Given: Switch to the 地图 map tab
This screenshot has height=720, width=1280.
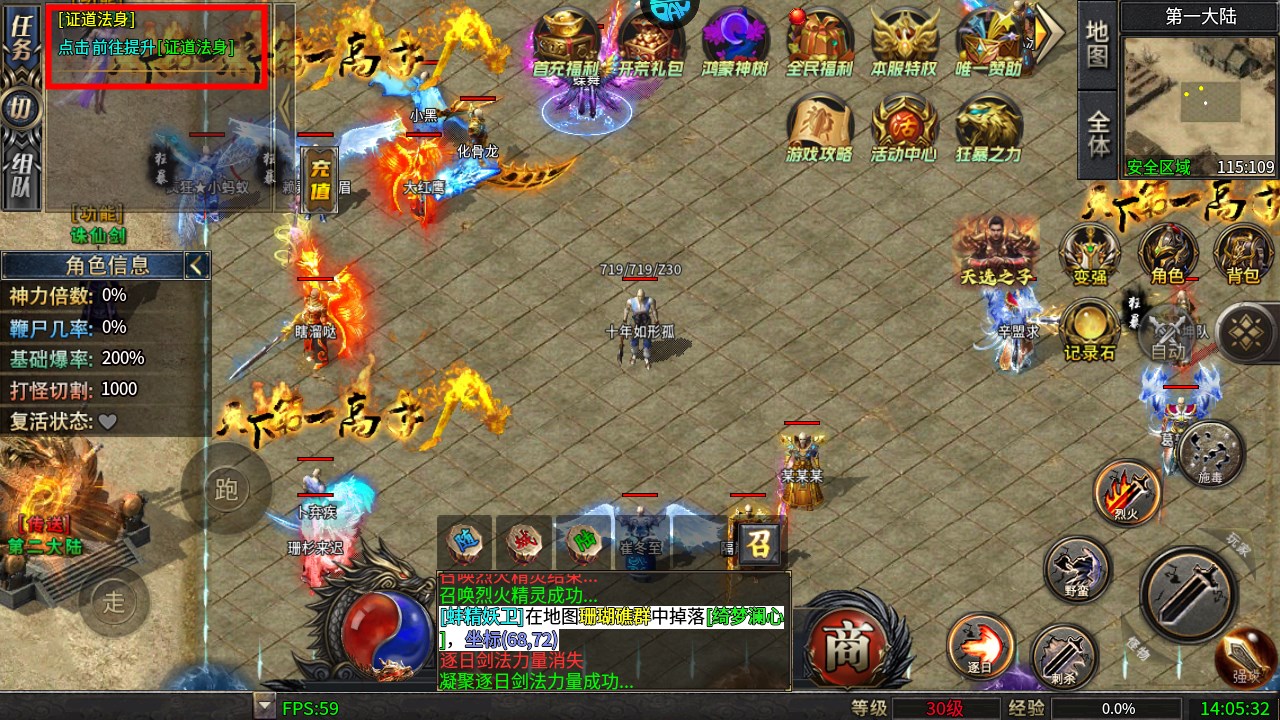Looking at the screenshot, I should pos(1098,45).
